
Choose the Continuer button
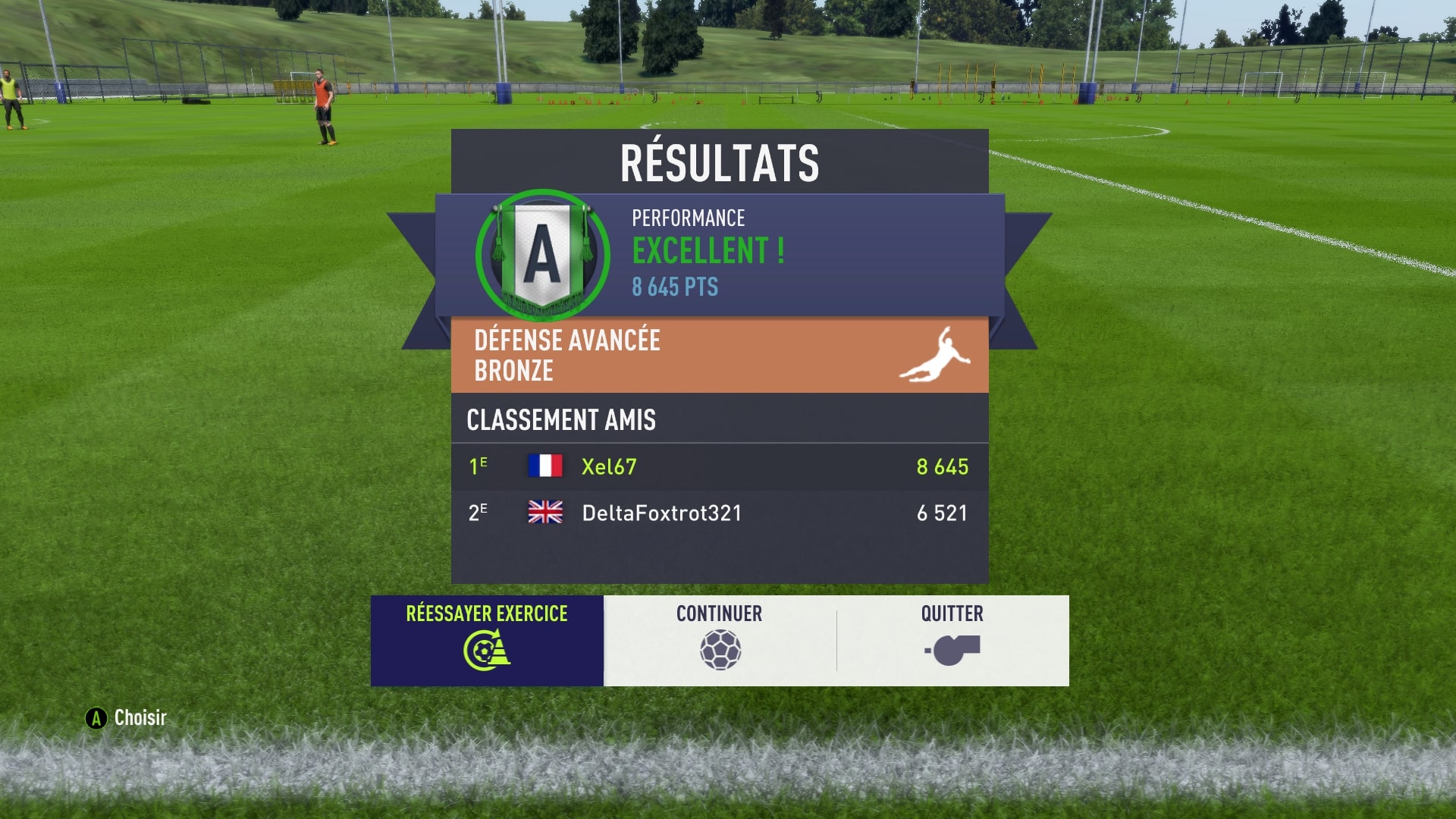coord(720,640)
